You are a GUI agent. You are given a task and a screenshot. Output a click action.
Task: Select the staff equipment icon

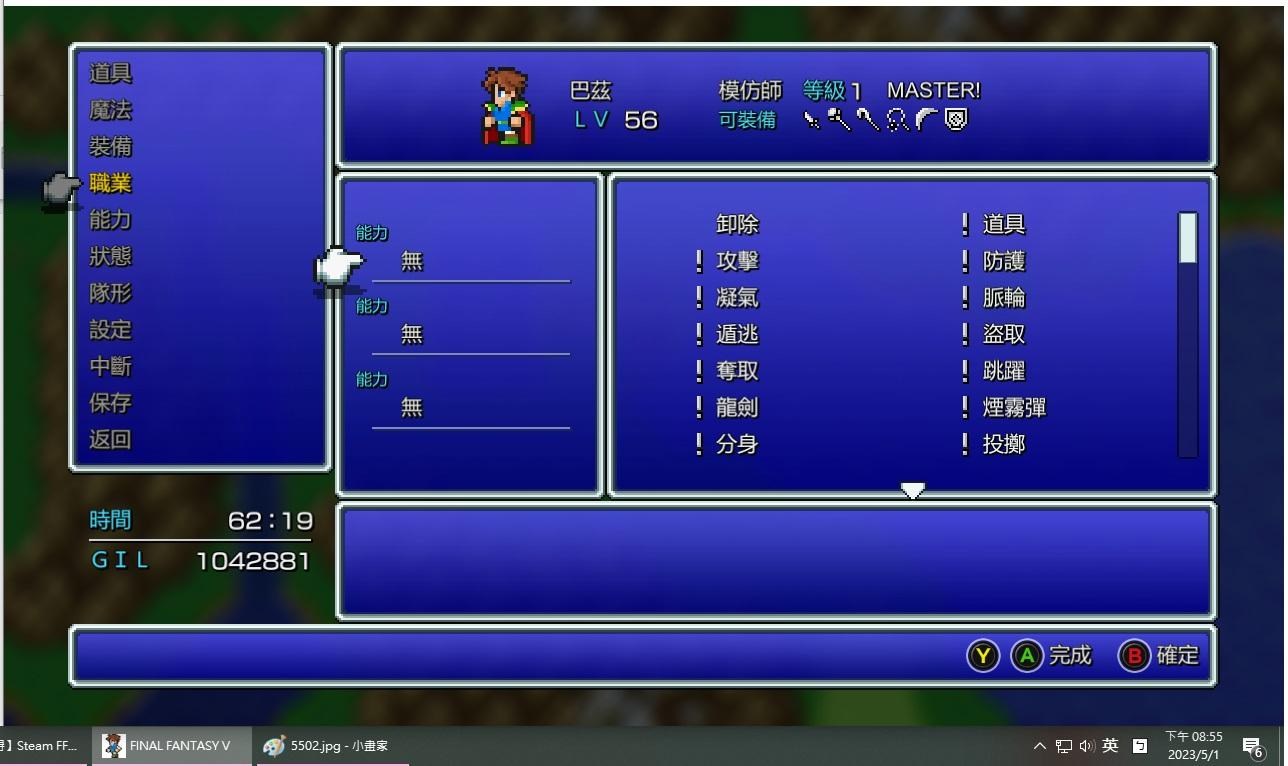coord(866,120)
